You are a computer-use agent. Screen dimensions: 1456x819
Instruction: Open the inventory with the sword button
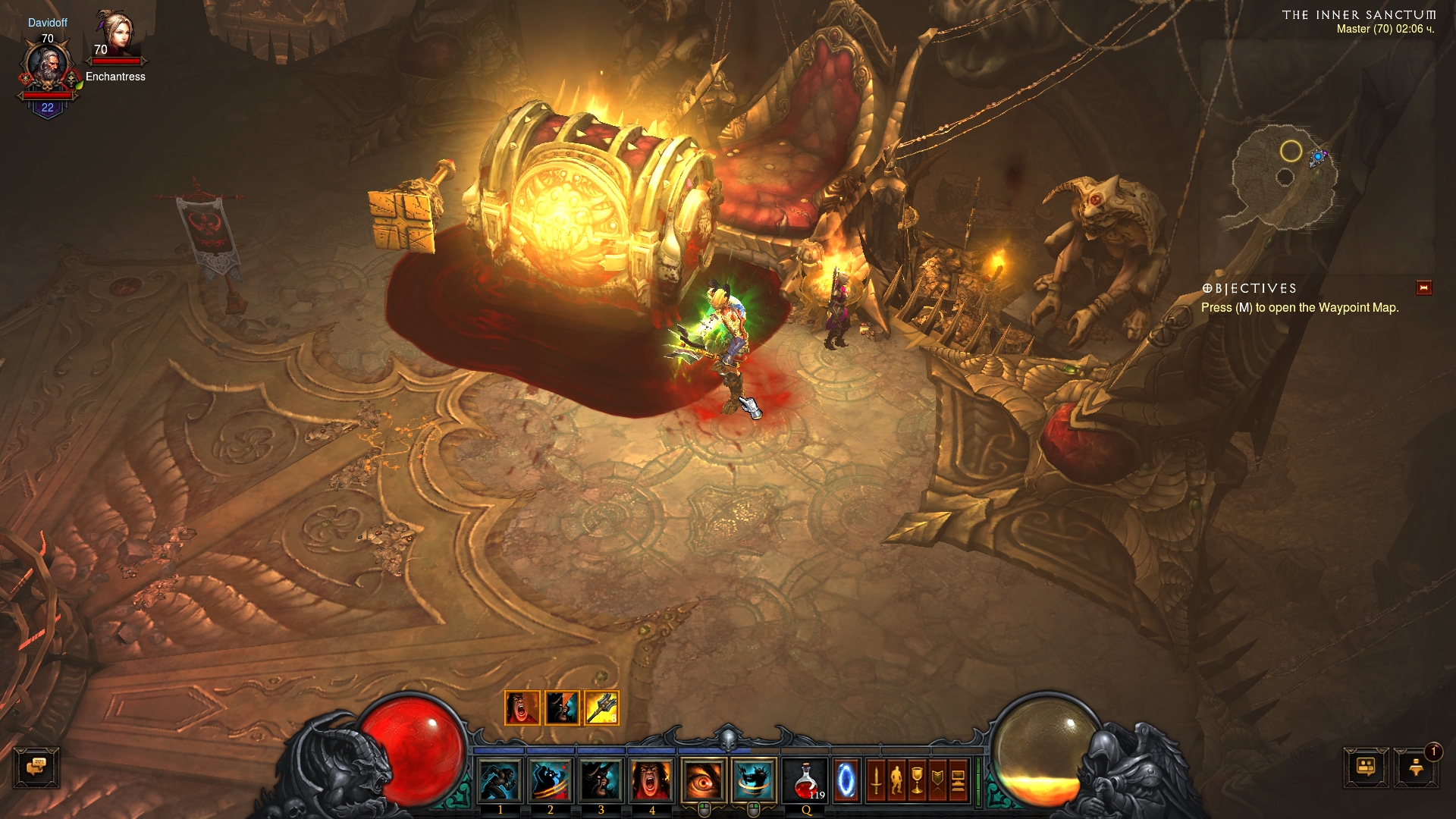pos(876,781)
